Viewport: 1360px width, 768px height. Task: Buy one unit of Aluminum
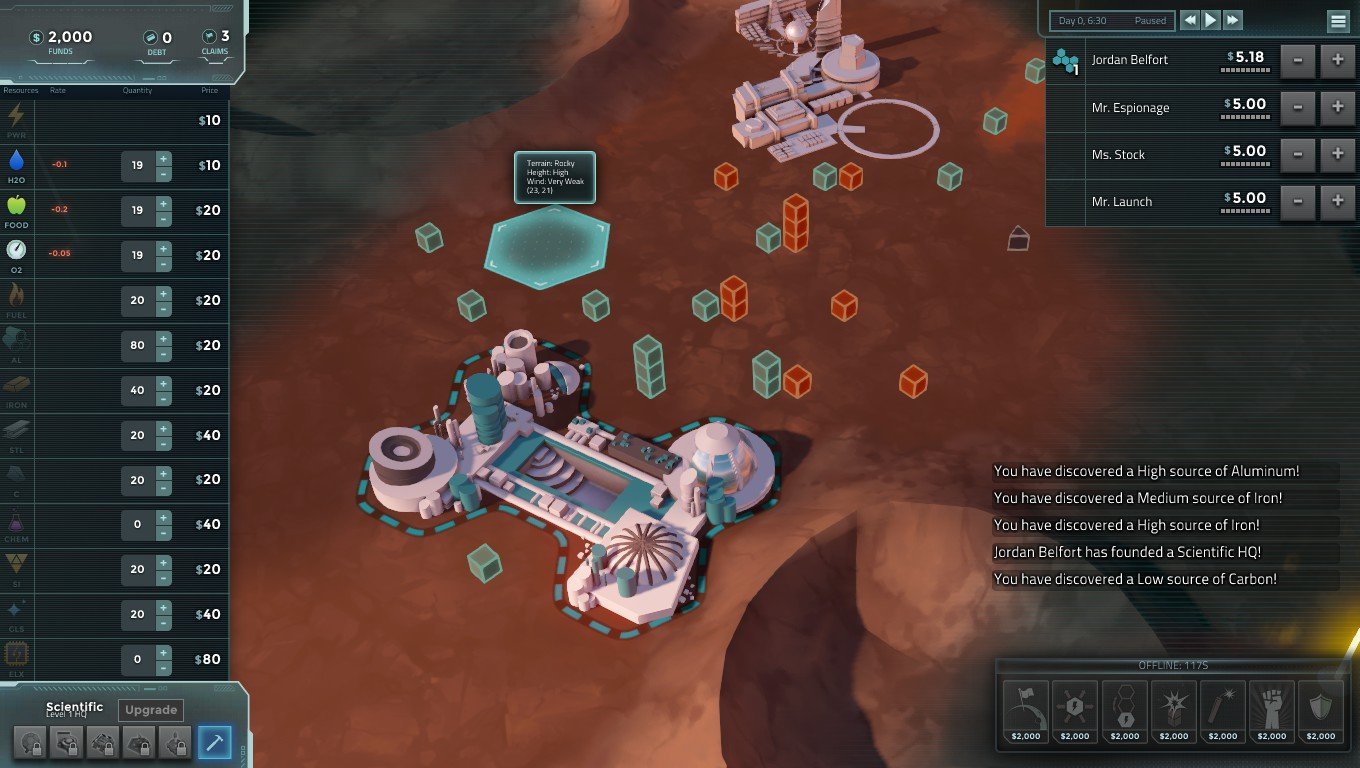pyautogui.click(x=163, y=338)
